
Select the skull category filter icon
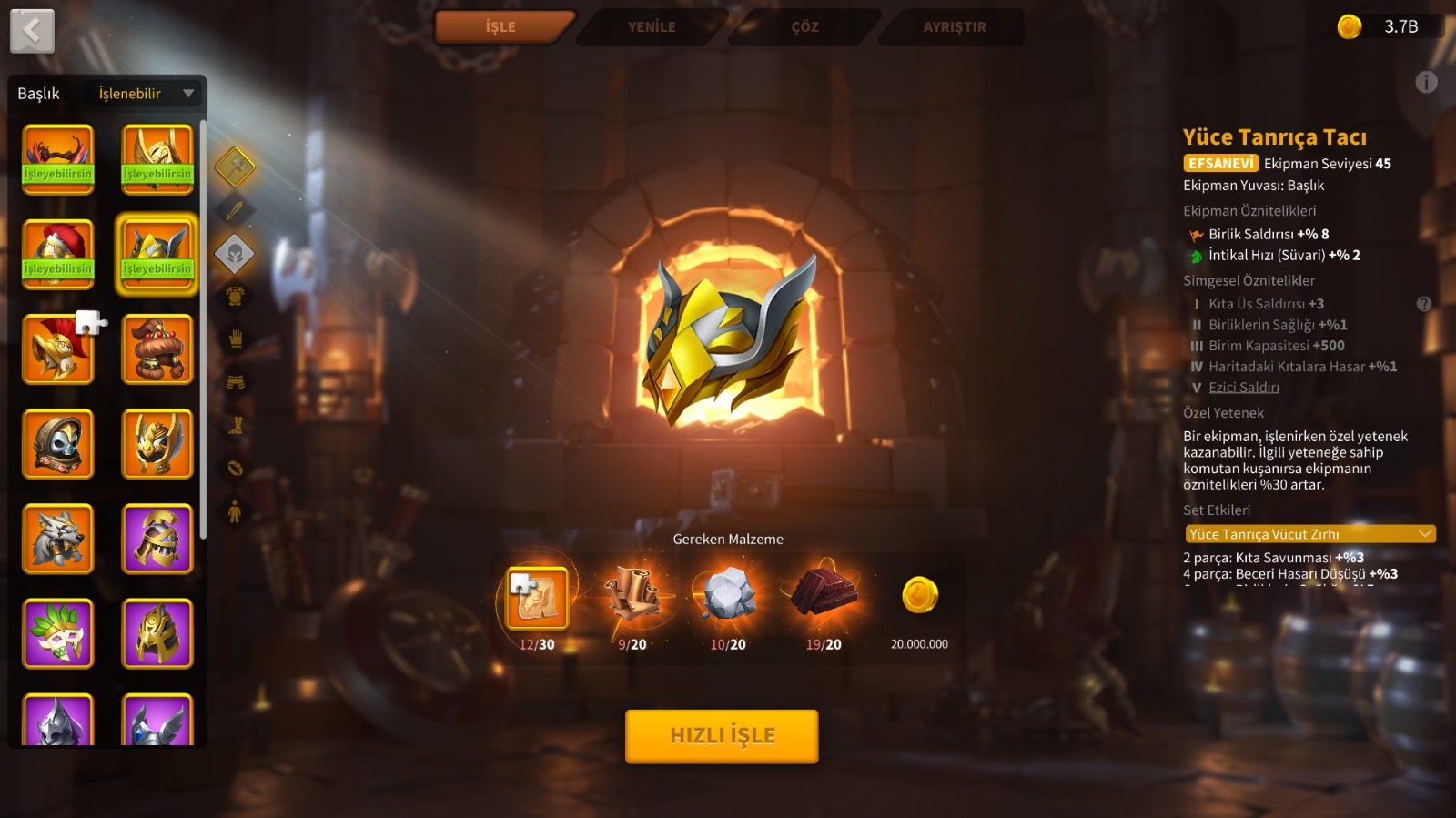click(235, 254)
